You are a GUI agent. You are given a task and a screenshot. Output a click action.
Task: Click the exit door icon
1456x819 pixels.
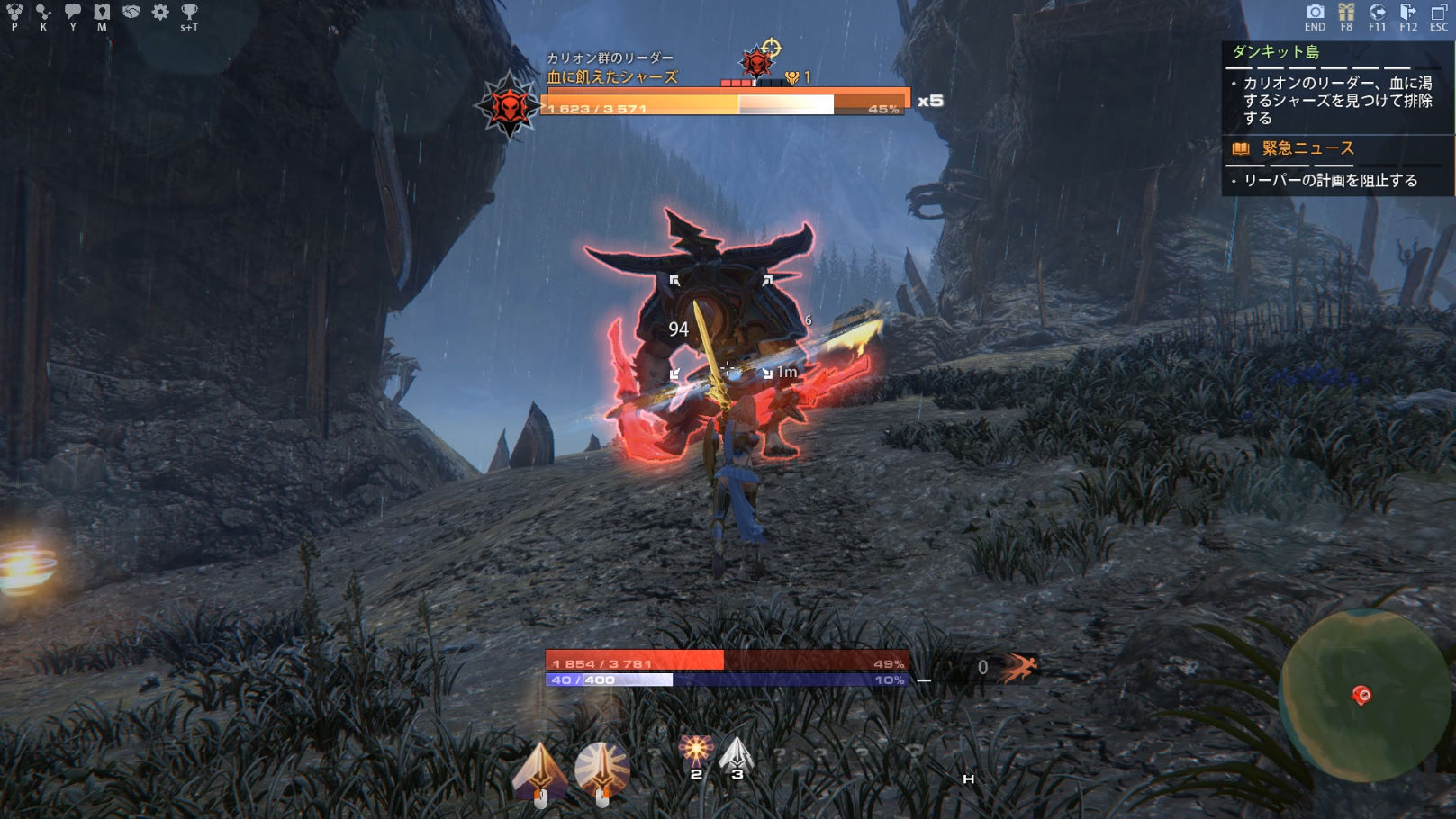(1408, 12)
